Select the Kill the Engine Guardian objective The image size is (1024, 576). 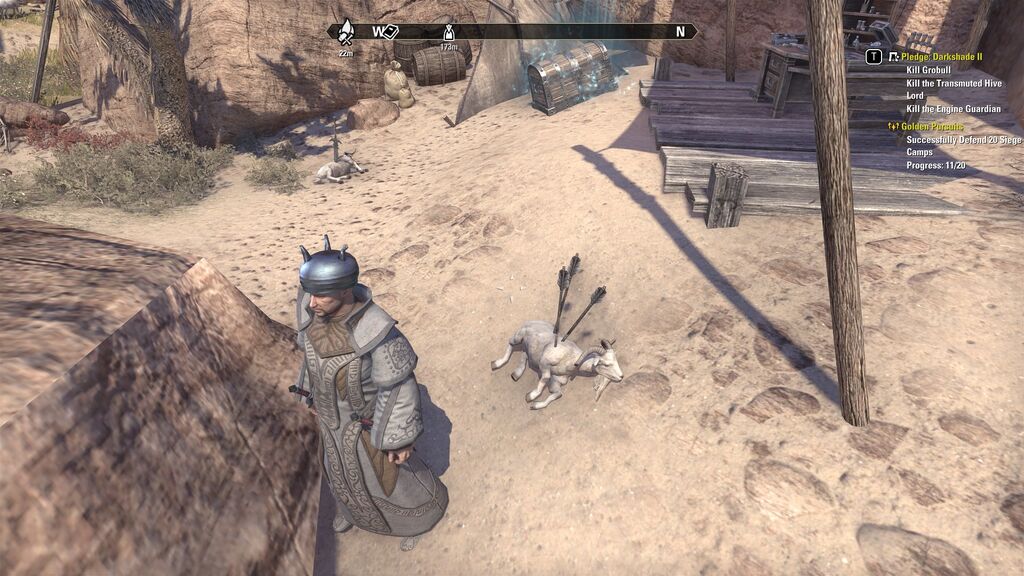pos(953,108)
